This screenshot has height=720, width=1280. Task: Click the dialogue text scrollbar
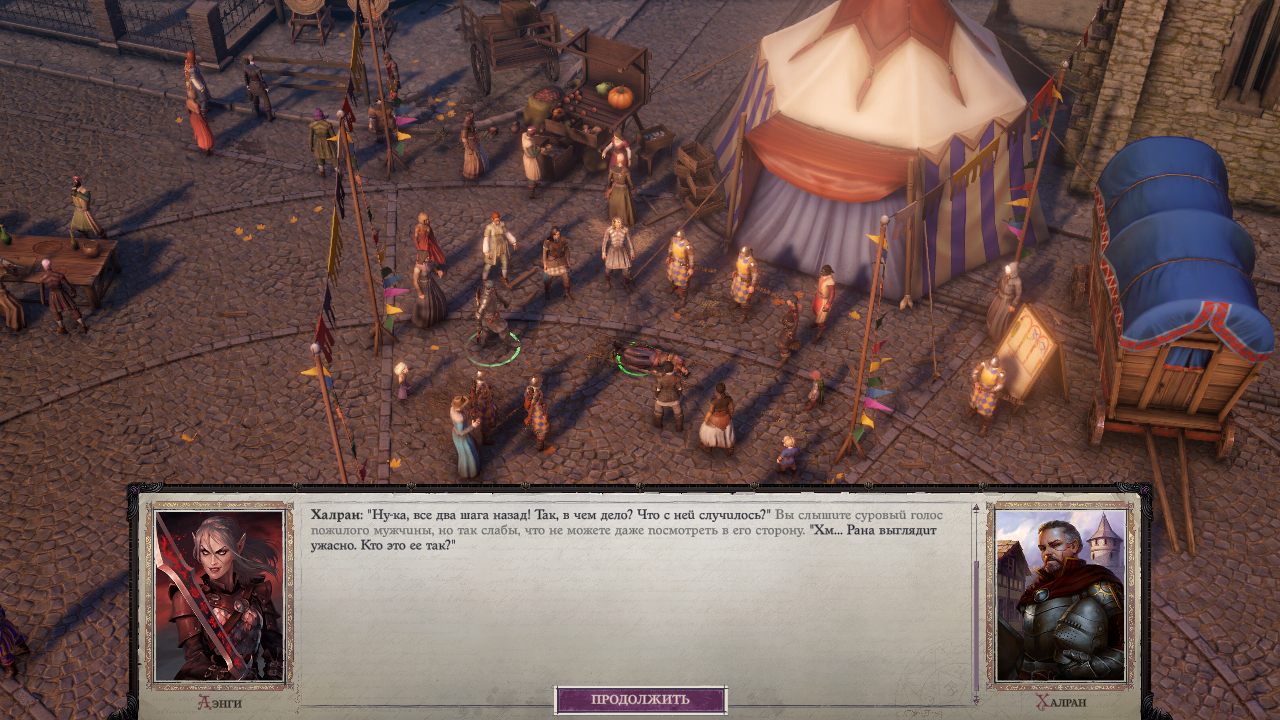[x=976, y=600]
